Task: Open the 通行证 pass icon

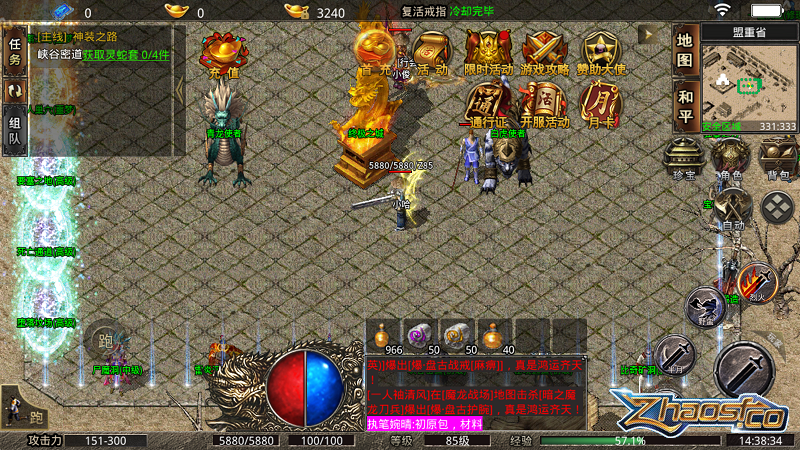Action: click(x=487, y=105)
